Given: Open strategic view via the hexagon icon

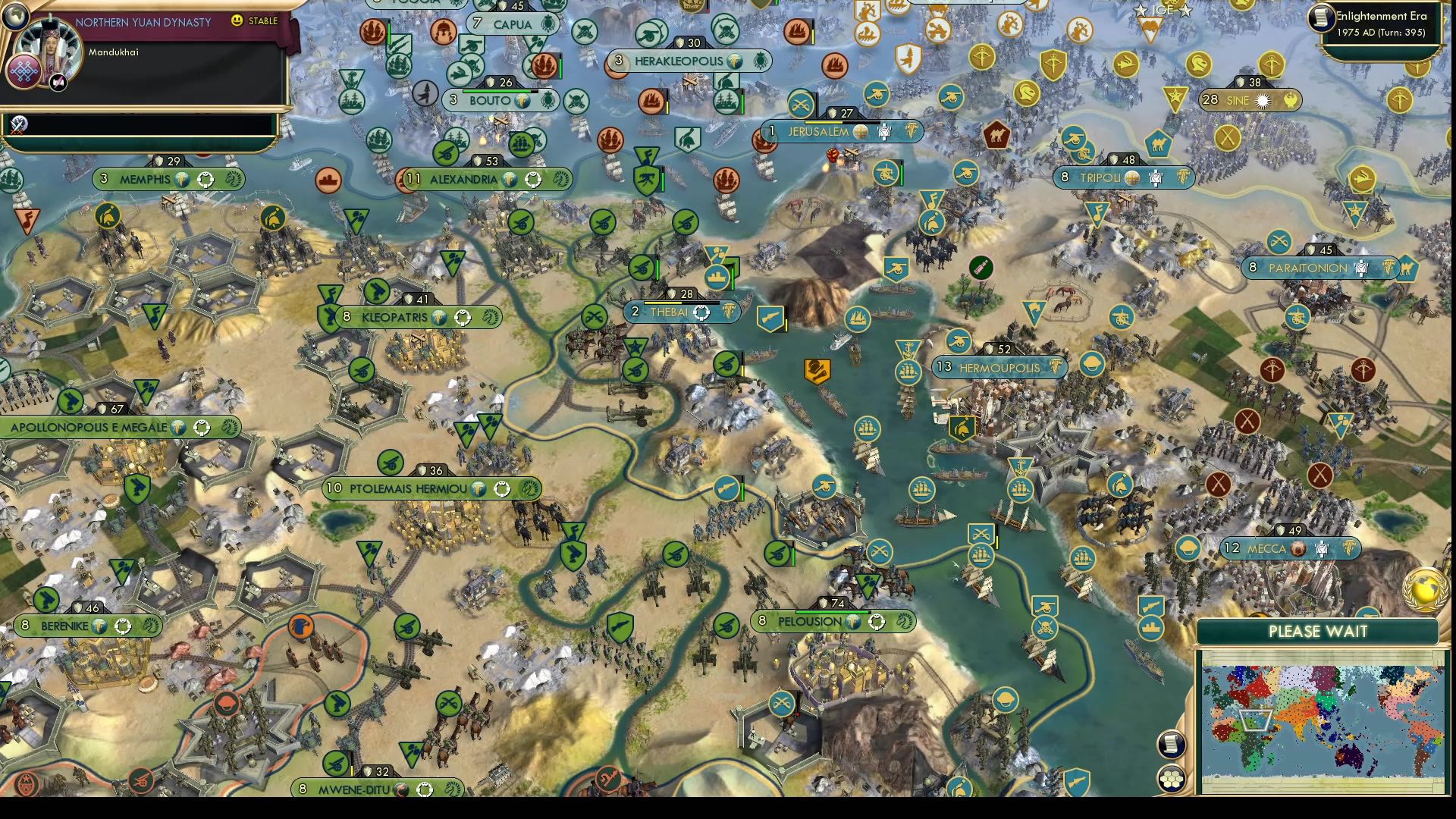Looking at the screenshot, I should [1172, 777].
